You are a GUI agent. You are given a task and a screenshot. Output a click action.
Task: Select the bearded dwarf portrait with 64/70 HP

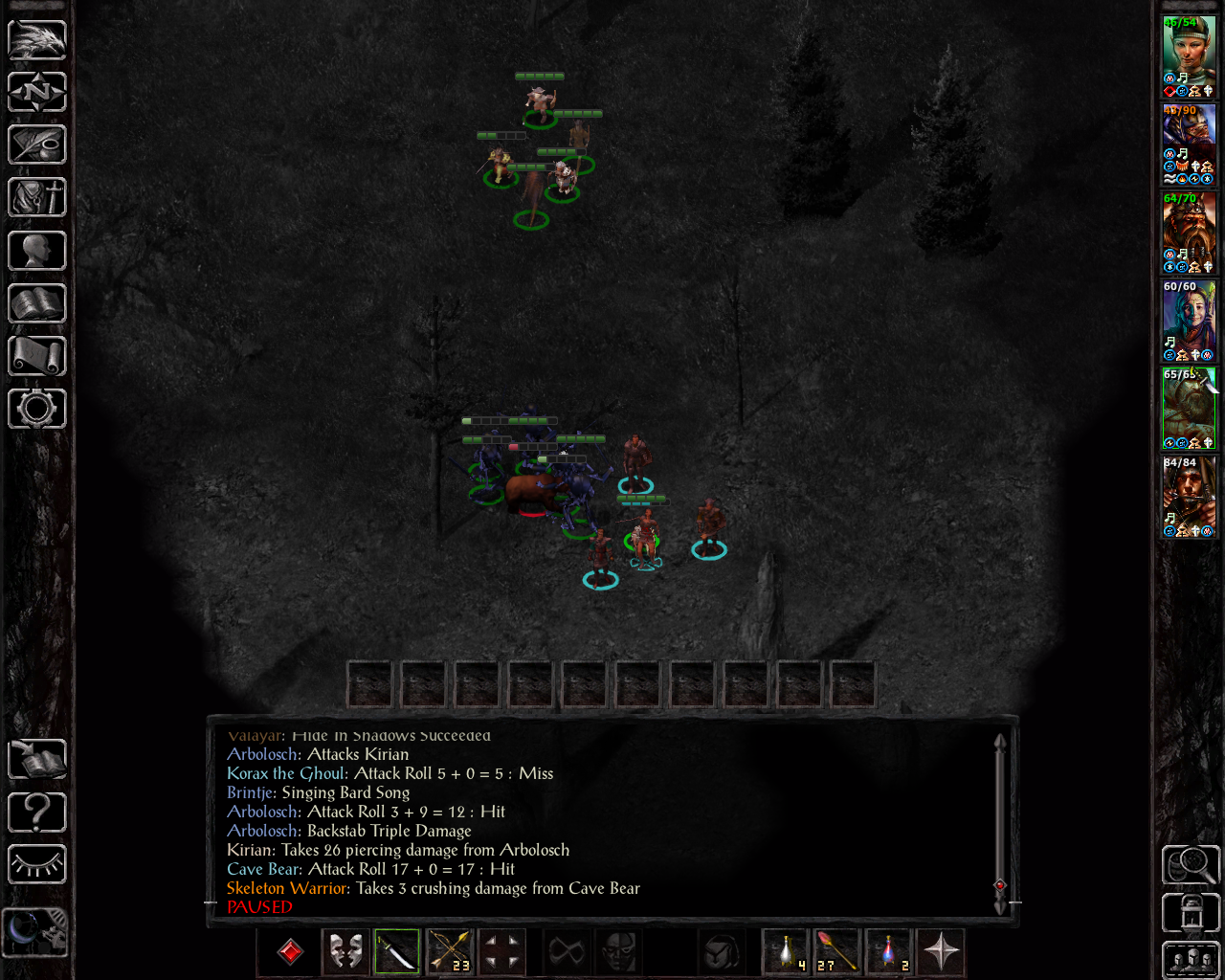1189,233
